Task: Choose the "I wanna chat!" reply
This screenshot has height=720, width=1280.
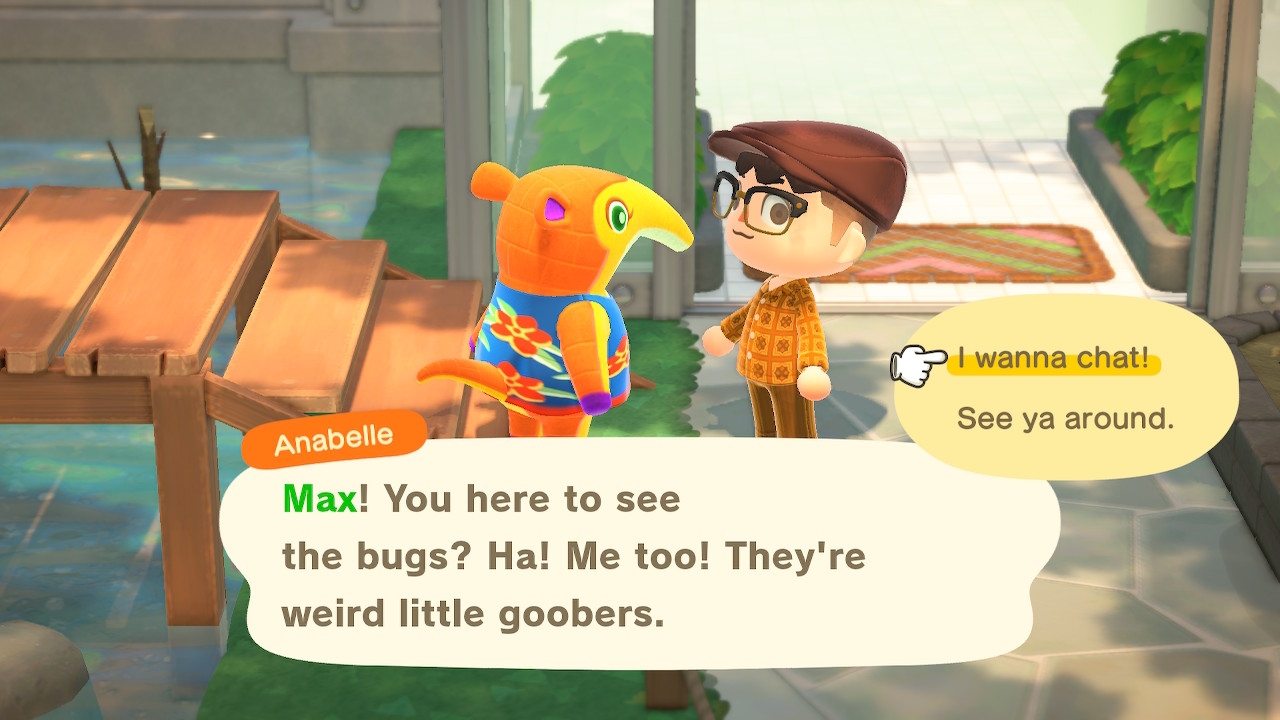Action: tap(1053, 358)
